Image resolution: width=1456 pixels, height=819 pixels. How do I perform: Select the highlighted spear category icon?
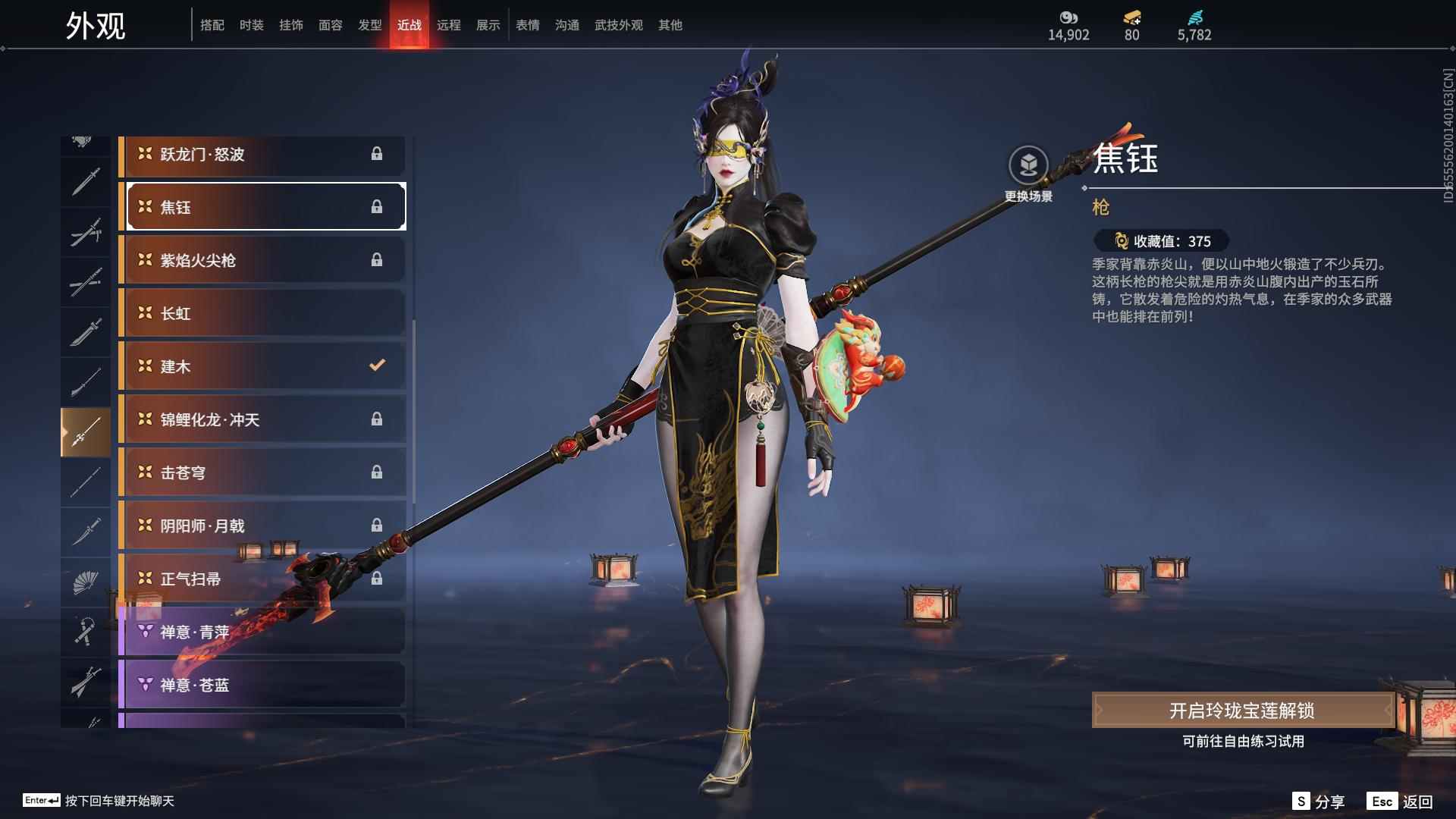click(x=86, y=430)
